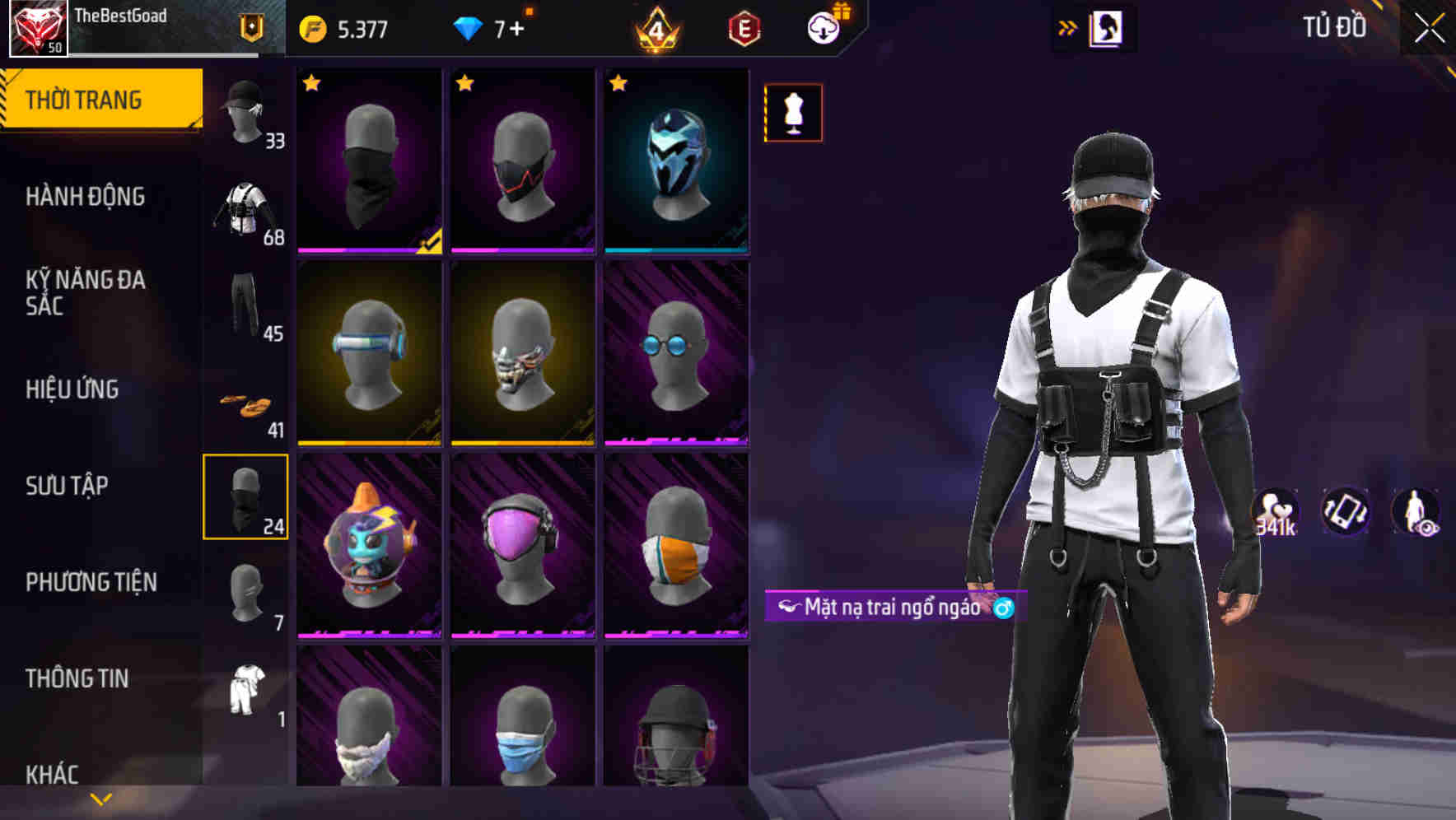The width and height of the screenshot is (1456, 820).
Task: Toggle the favorite star on the blue helmet
Action: (x=618, y=82)
